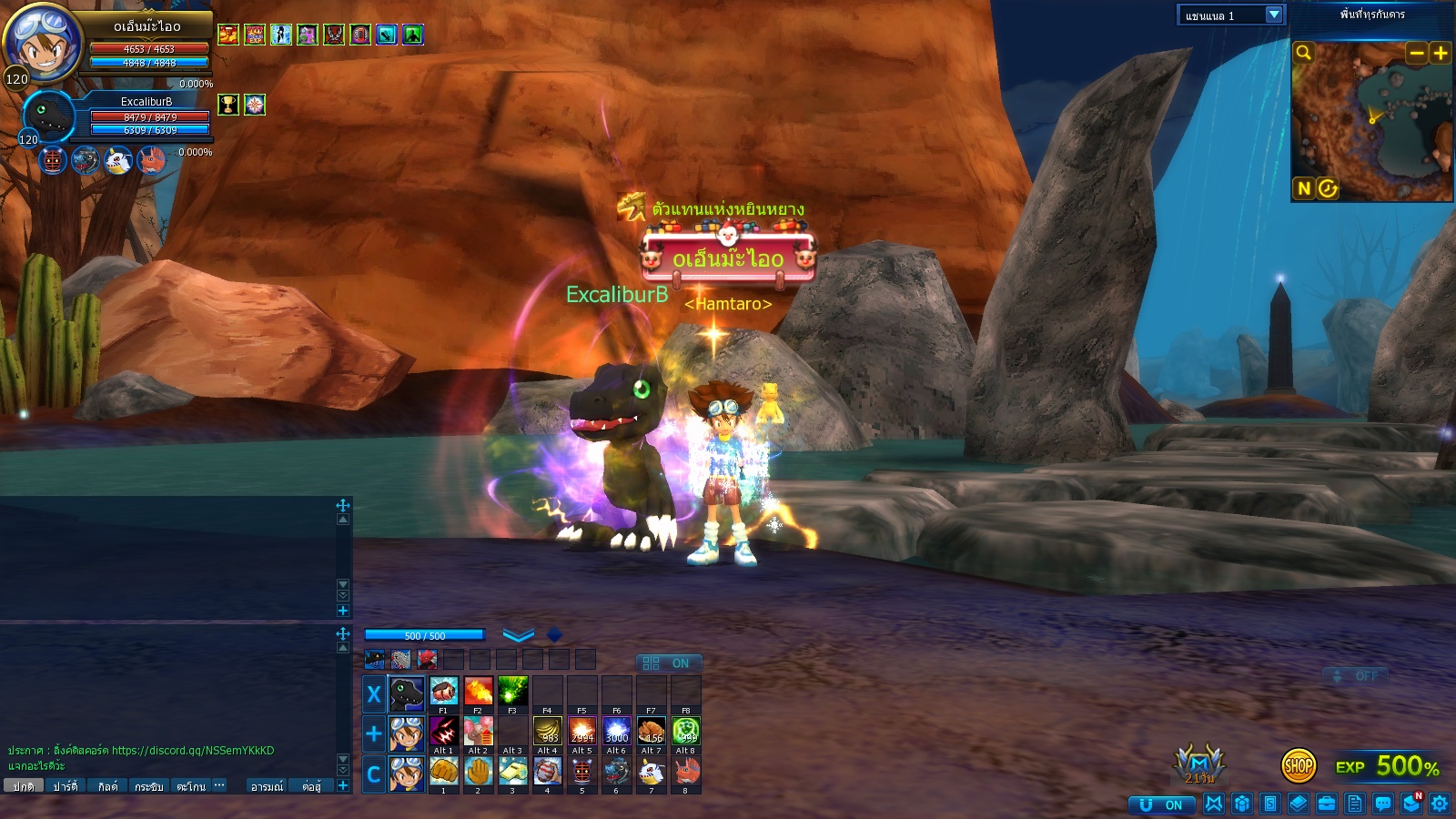Viewport: 1456px width, 819px height.
Task: Switch to the กิลด์ guild chat tab
Action: coord(107,786)
